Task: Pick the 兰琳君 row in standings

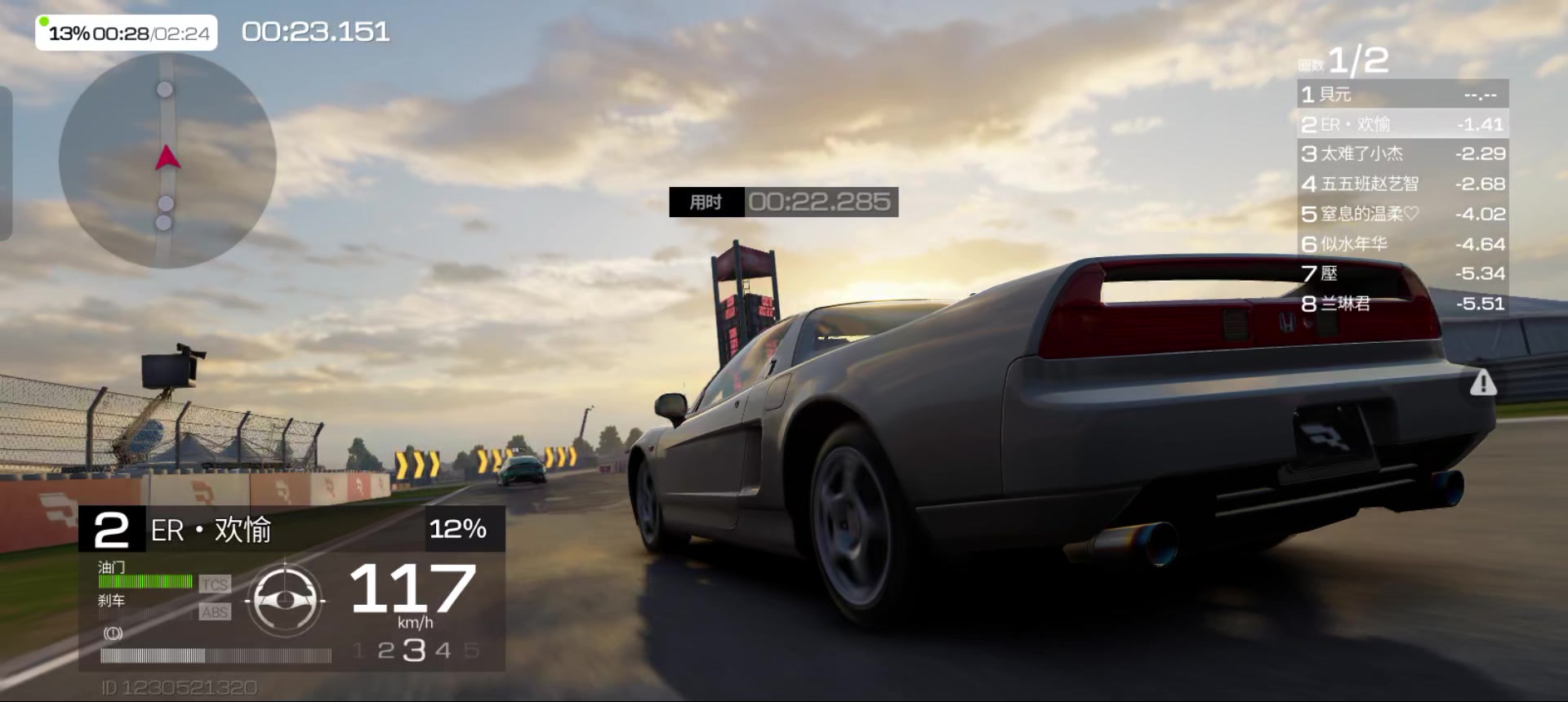Action: click(1402, 304)
